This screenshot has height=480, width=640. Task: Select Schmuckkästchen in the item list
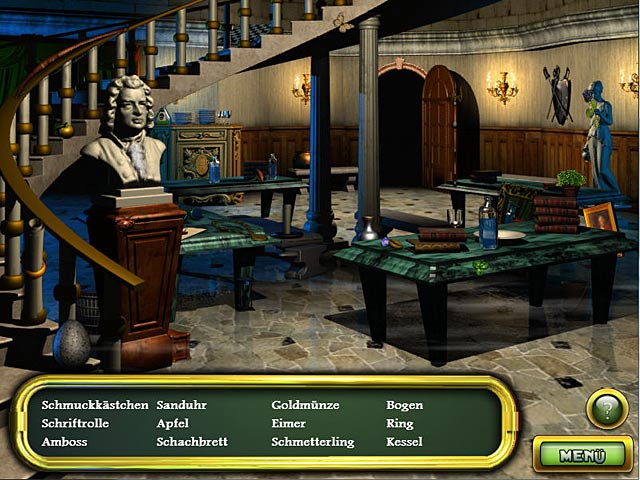[95, 406]
